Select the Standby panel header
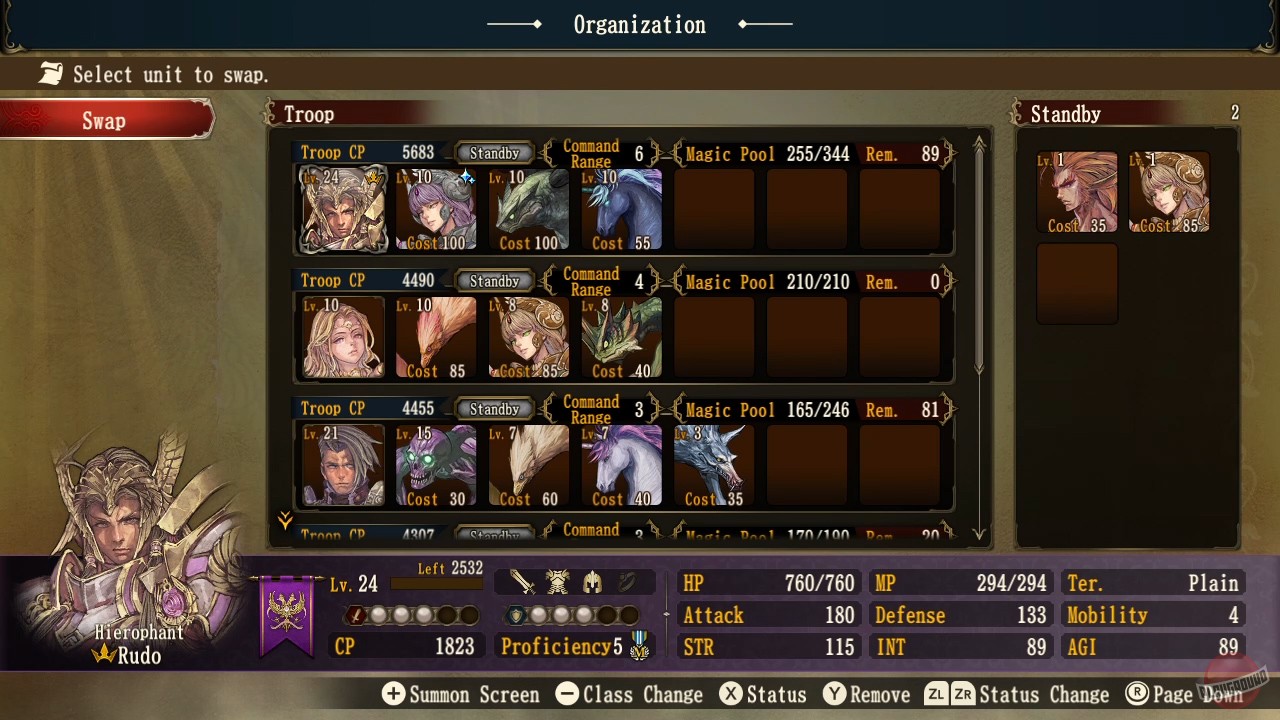The image size is (1280, 720). [1063, 114]
